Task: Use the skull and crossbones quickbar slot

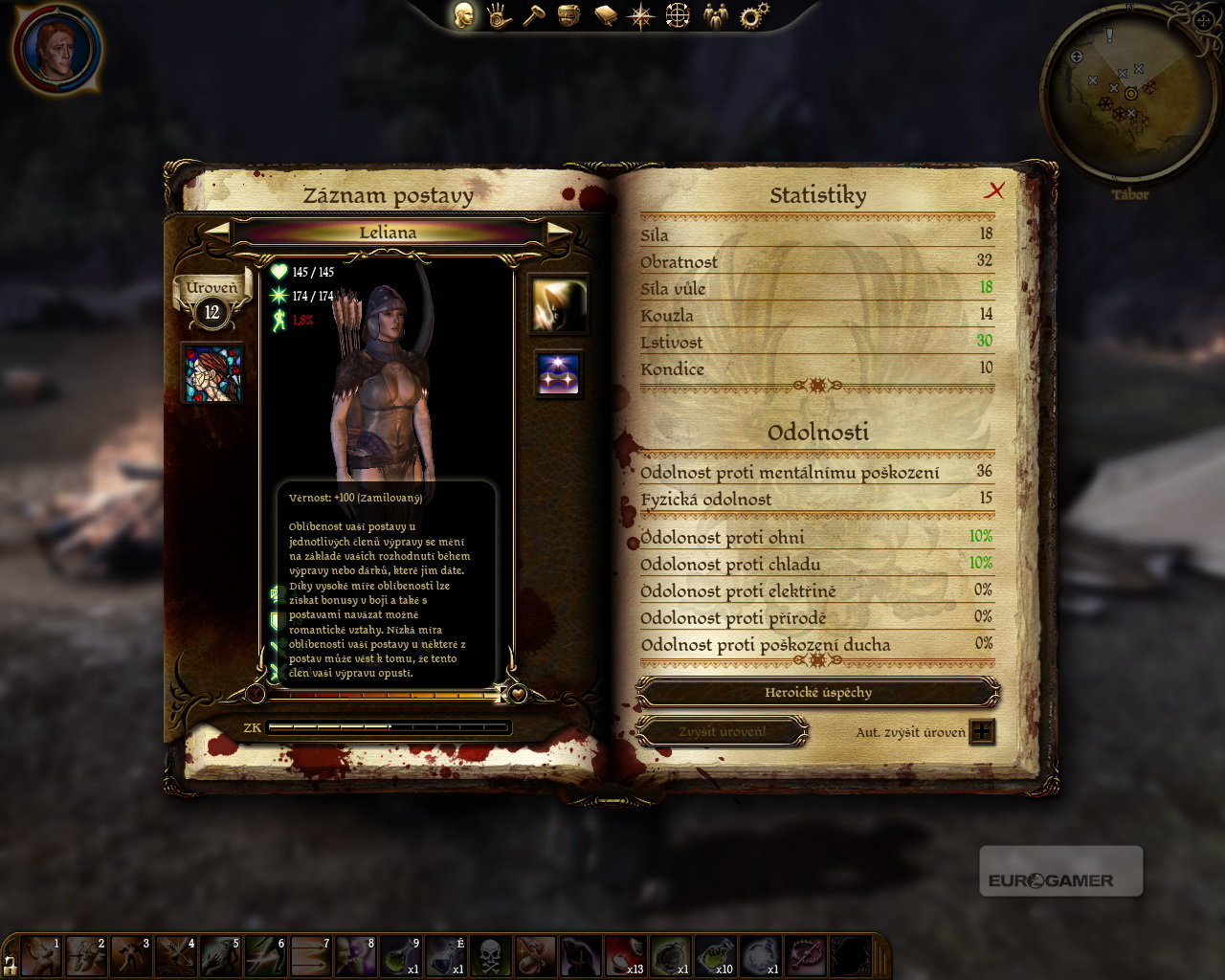Action: tap(490, 955)
